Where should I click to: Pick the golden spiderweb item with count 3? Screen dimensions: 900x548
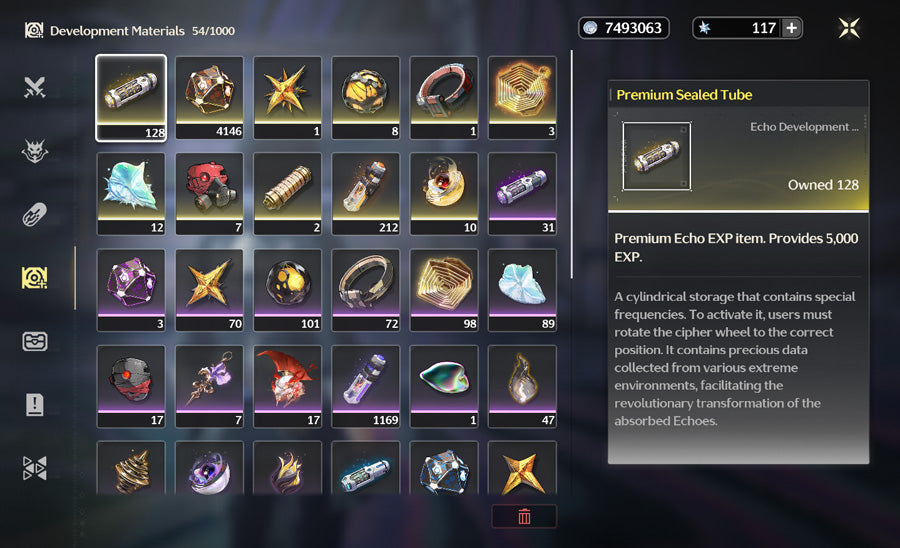pos(522,97)
